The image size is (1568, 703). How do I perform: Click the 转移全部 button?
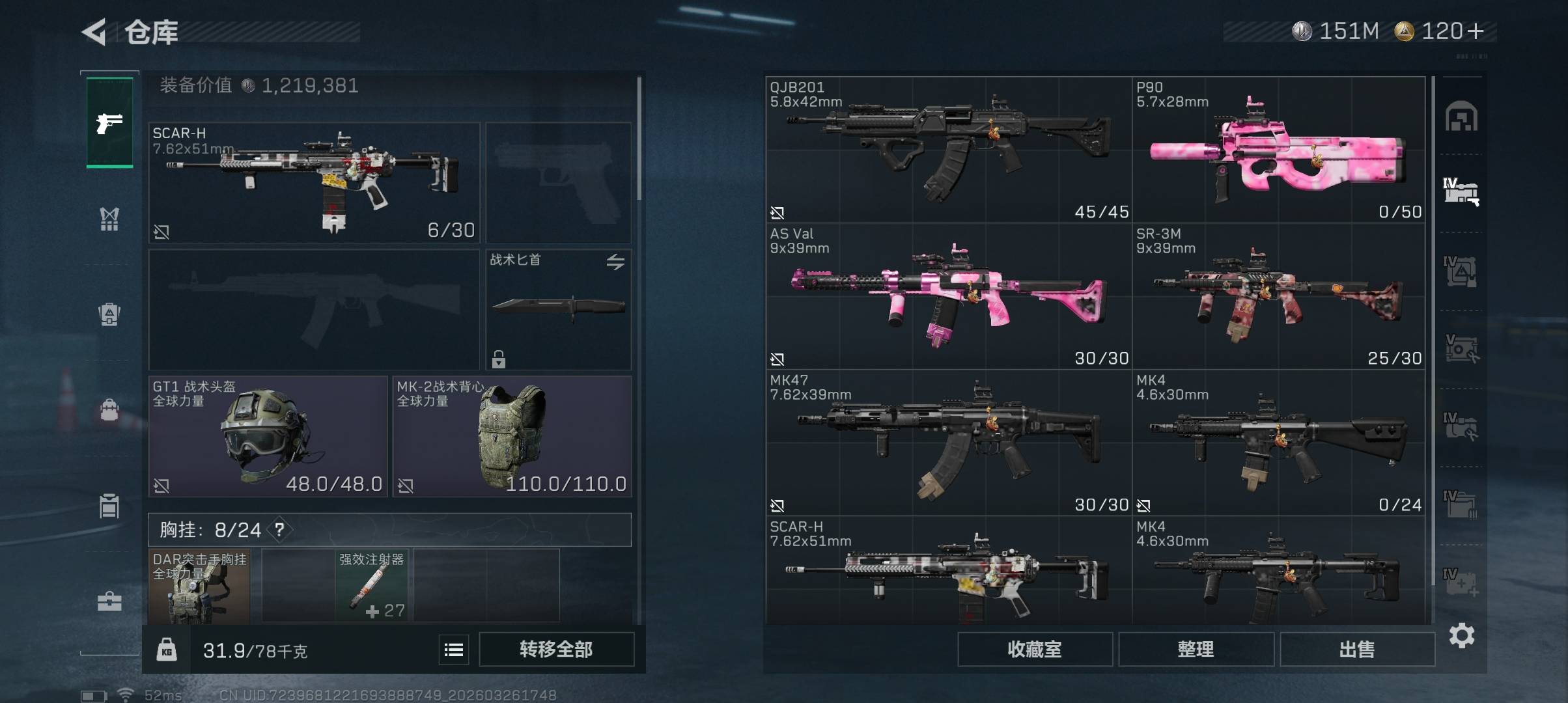[x=556, y=649]
